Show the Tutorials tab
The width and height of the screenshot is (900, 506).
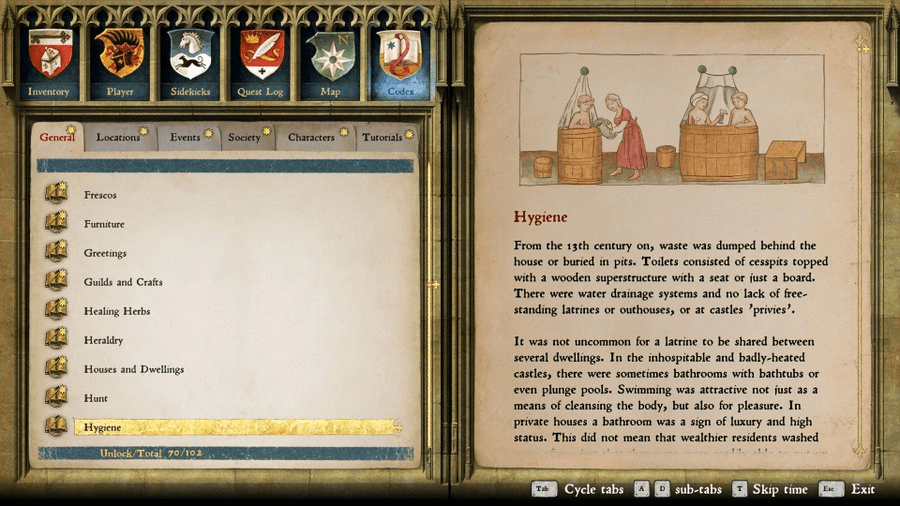pos(383,137)
